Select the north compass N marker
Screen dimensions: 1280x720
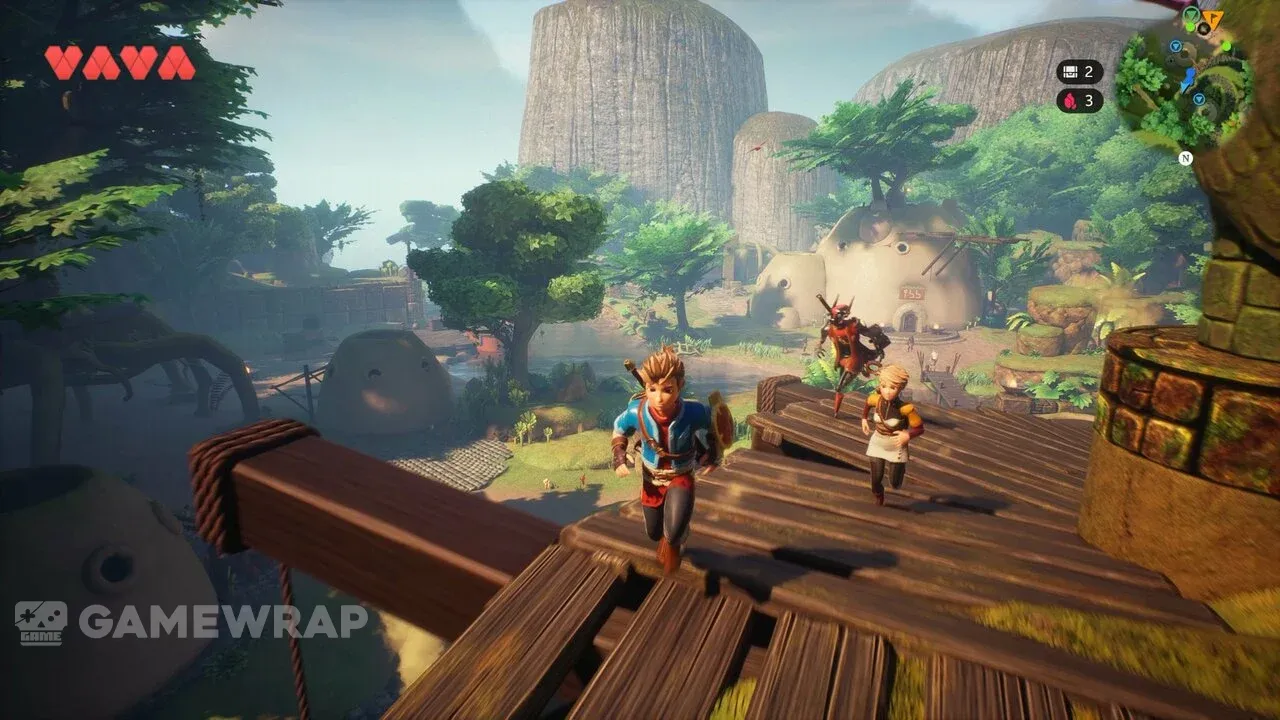pyautogui.click(x=1185, y=157)
